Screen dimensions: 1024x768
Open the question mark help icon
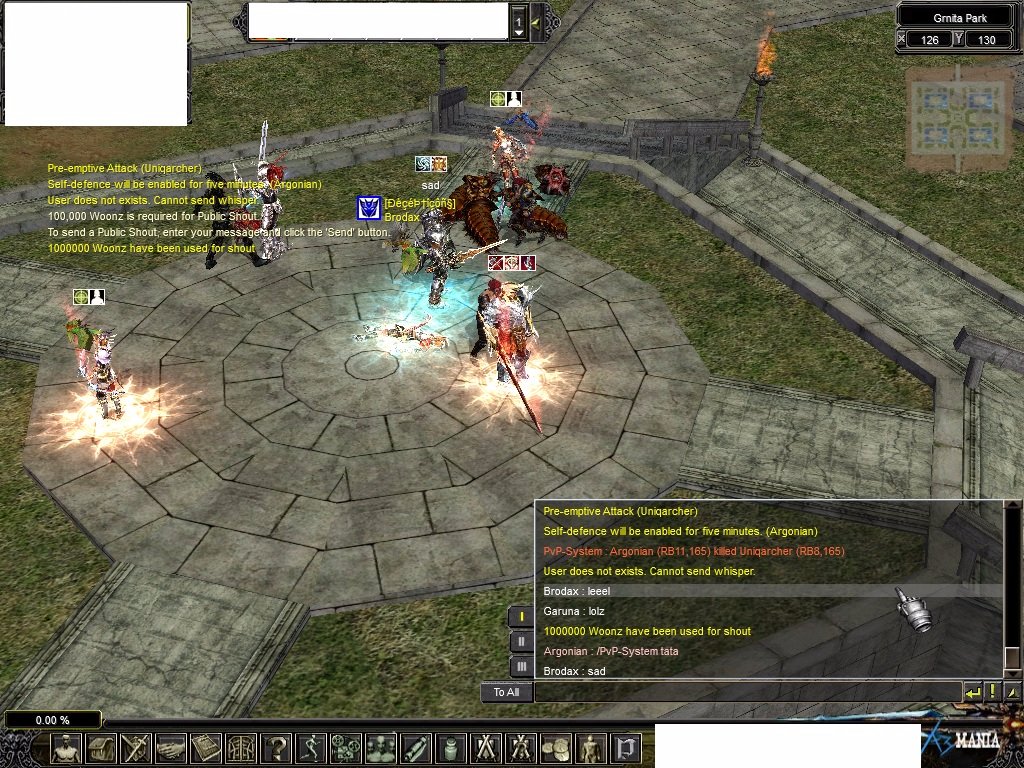tap(276, 747)
